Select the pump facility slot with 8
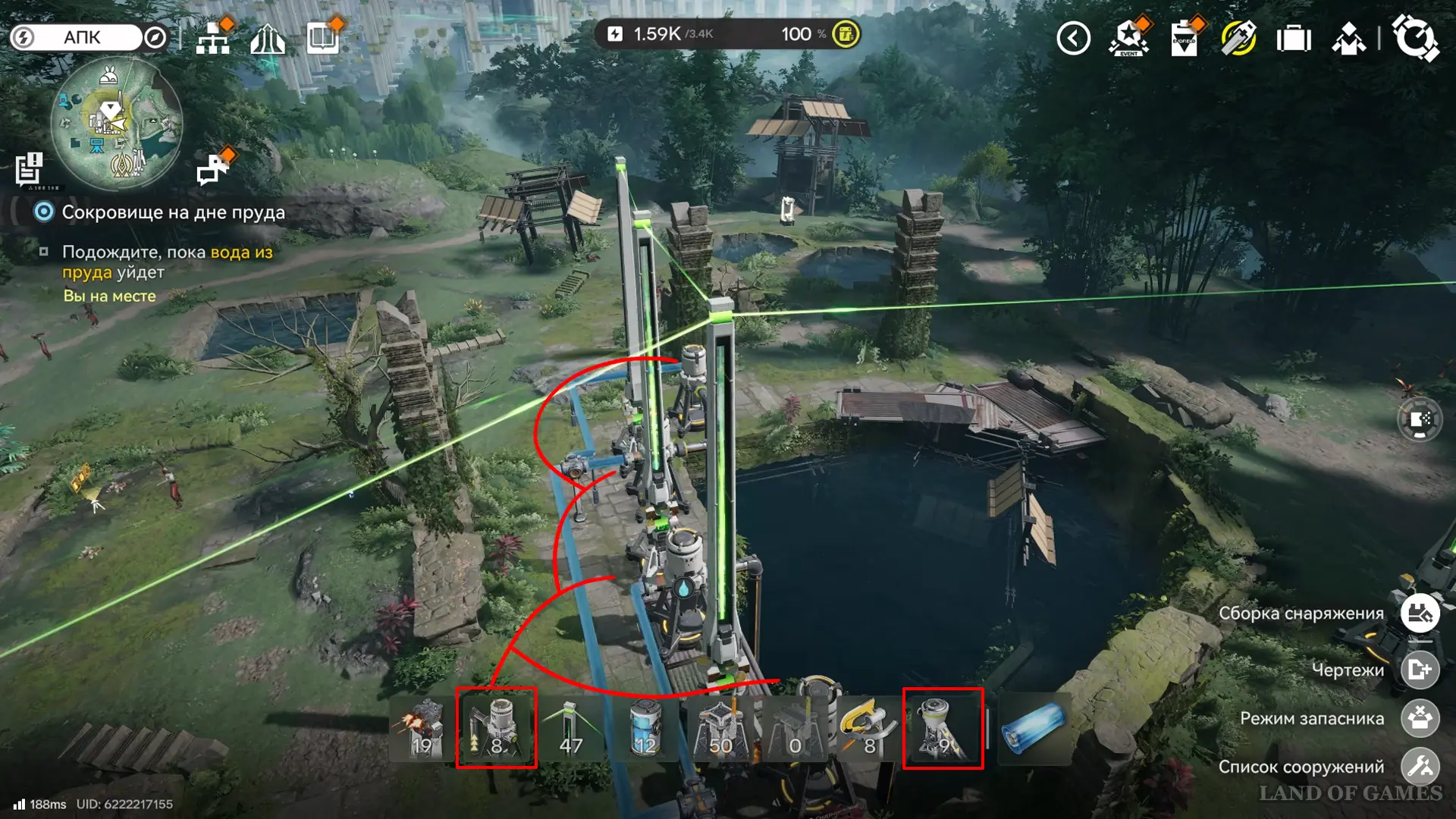The width and height of the screenshot is (1456, 819). coord(497,728)
